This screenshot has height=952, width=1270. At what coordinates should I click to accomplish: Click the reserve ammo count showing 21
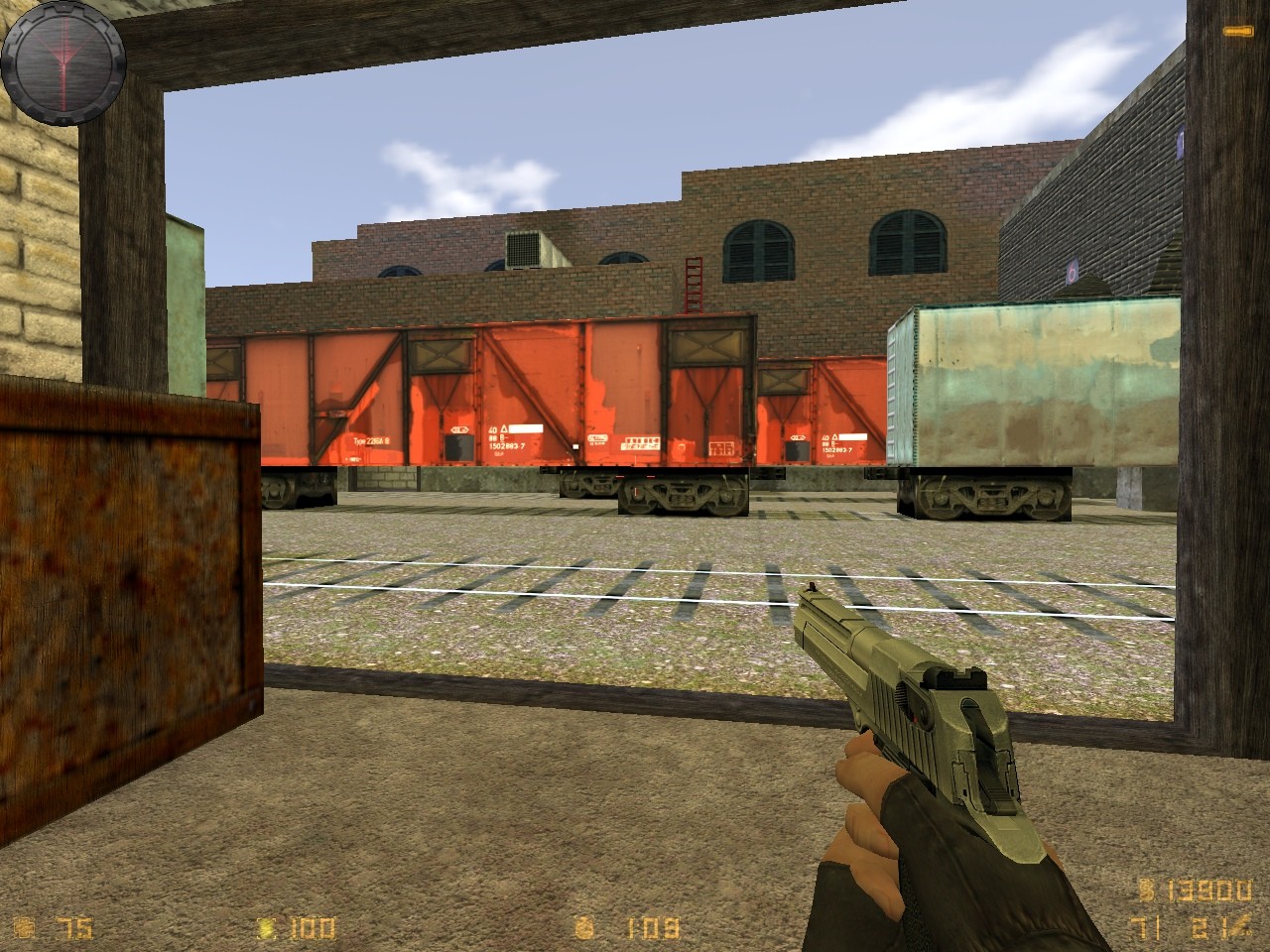(x=1212, y=926)
